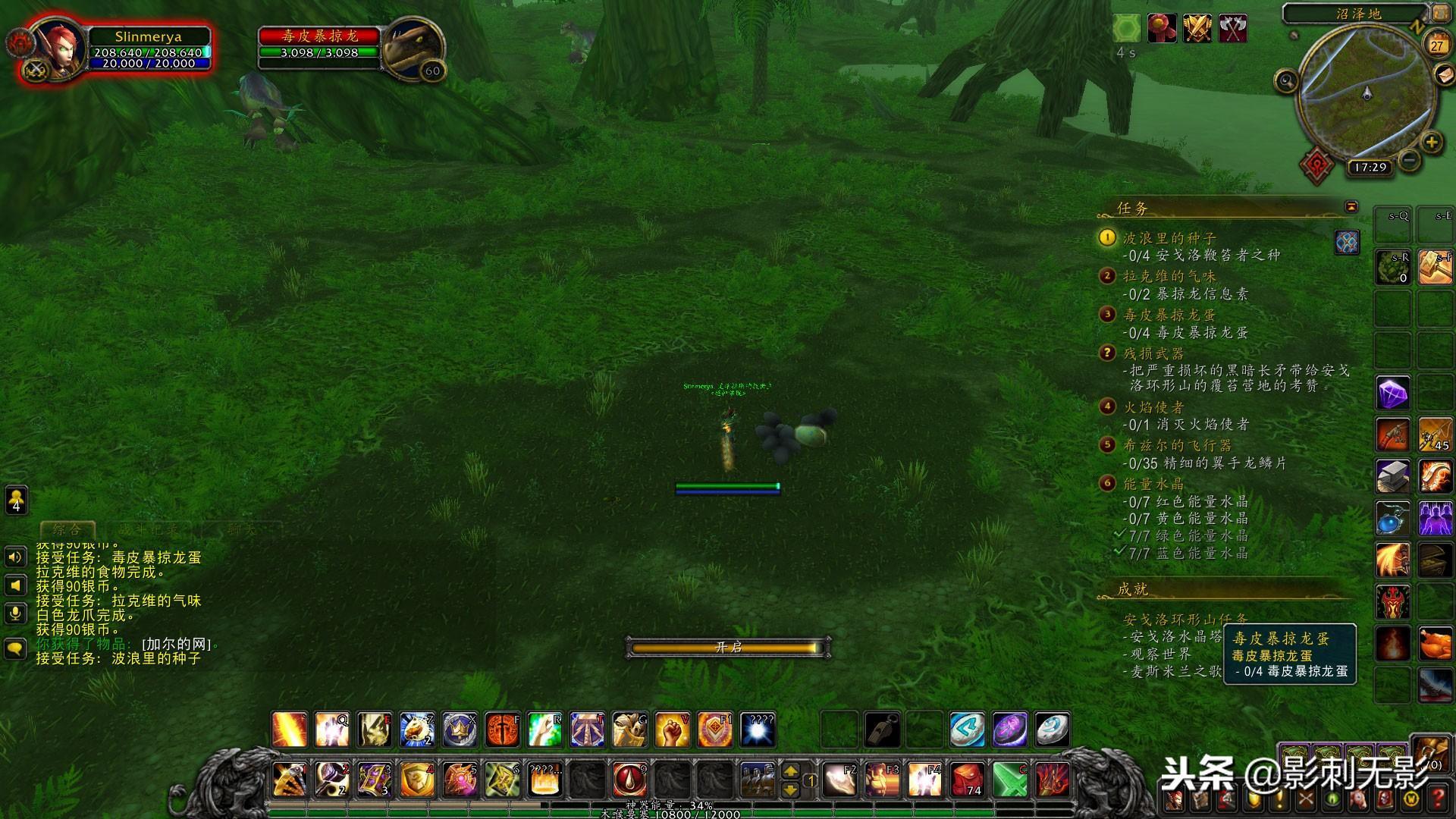Click the crossed axes buff icon
This screenshot has height=819, width=1456.
point(1233,29)
